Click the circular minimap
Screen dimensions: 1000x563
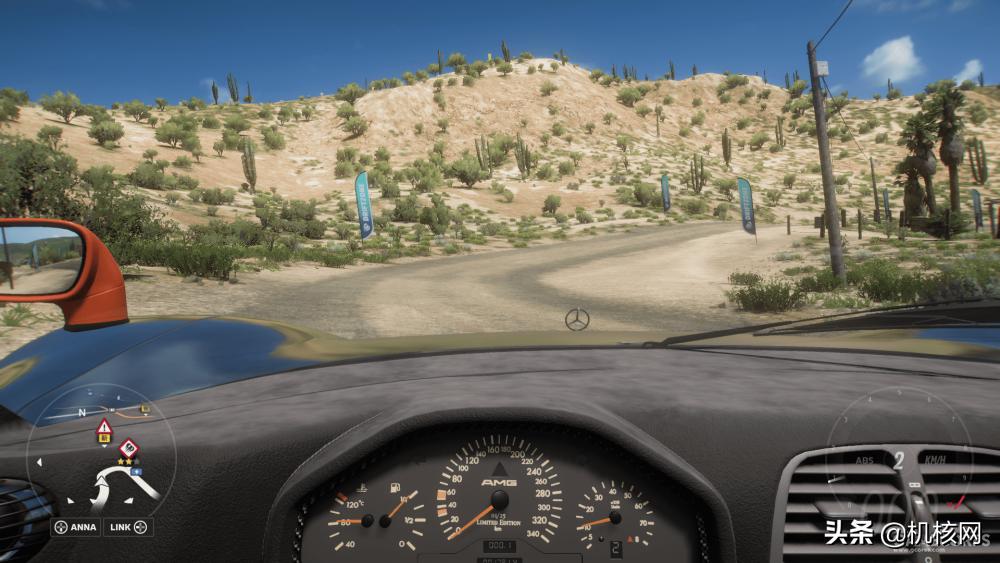pyautogui.click(x=101, y=461)
